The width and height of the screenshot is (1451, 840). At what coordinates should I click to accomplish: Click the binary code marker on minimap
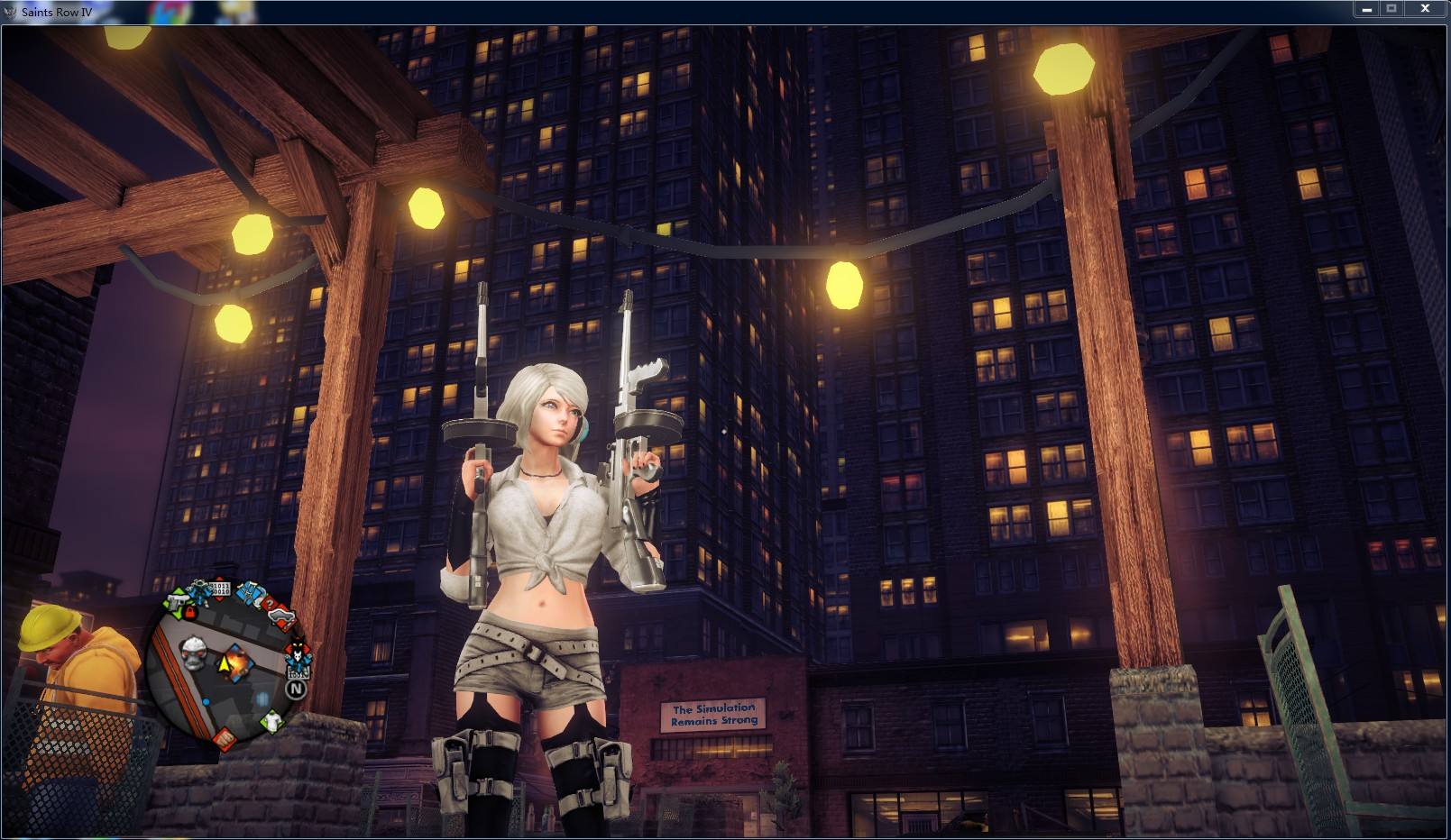(219, 590)
